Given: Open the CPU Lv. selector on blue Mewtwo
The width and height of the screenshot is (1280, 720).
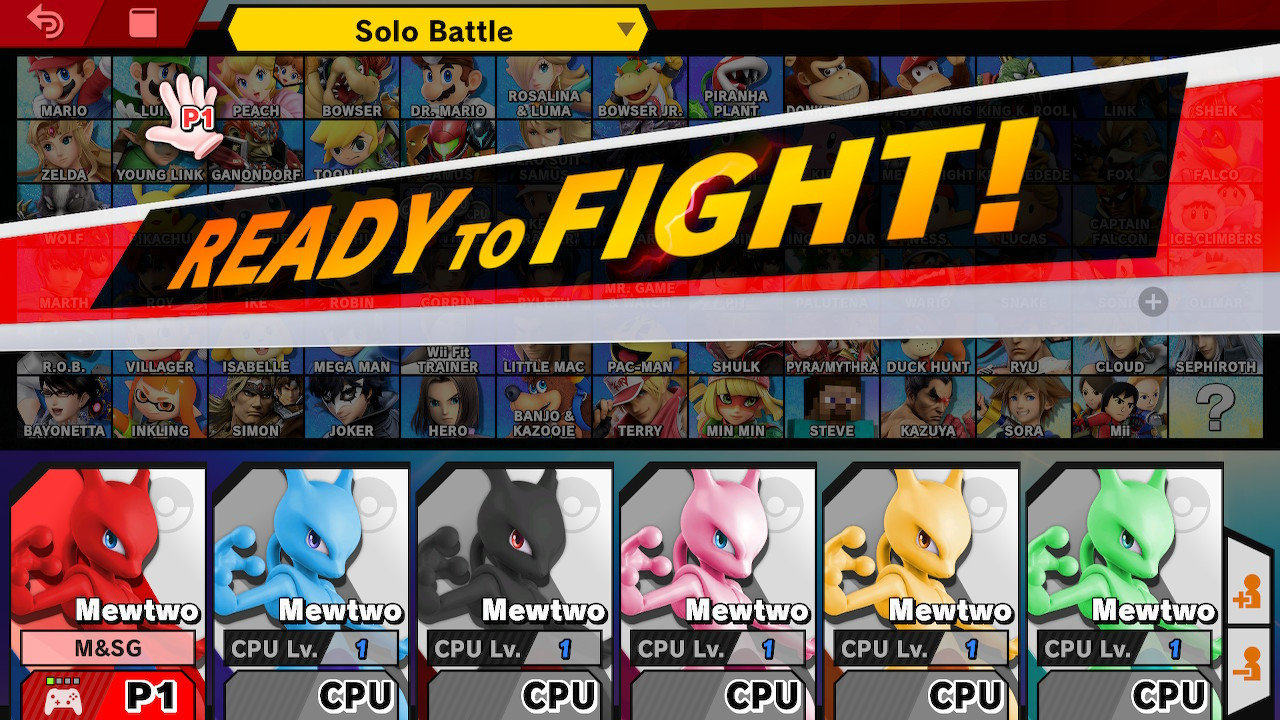Looking at the screenshot, I should click(x=310, y=648).
